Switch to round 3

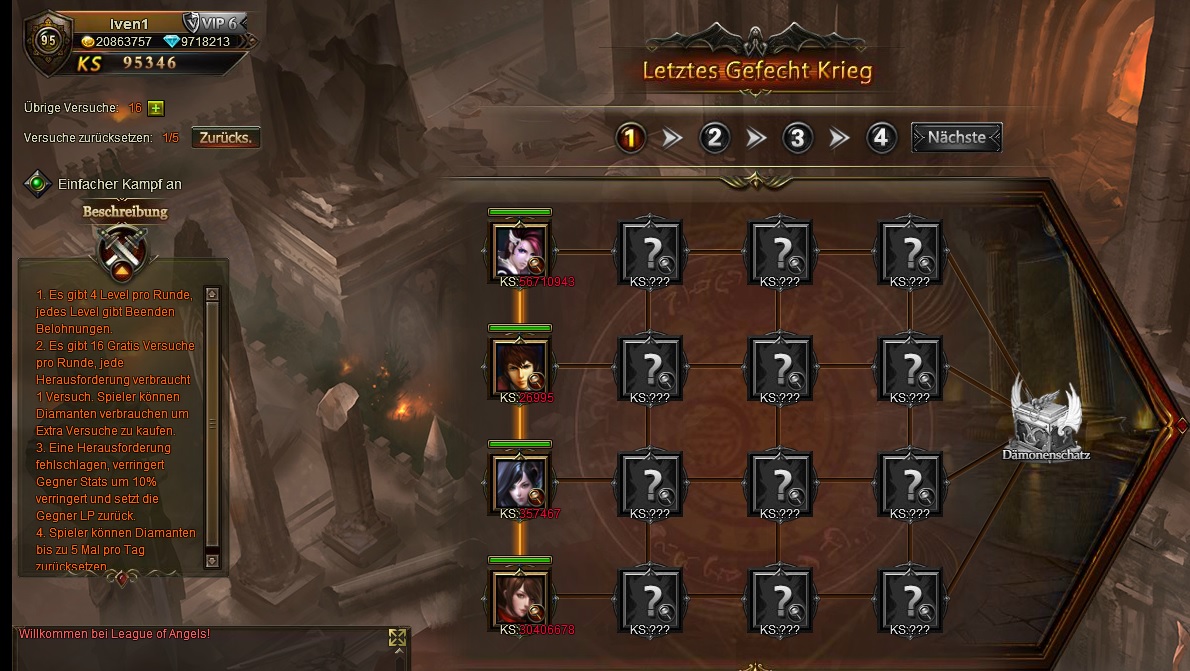tap(797, 138)
